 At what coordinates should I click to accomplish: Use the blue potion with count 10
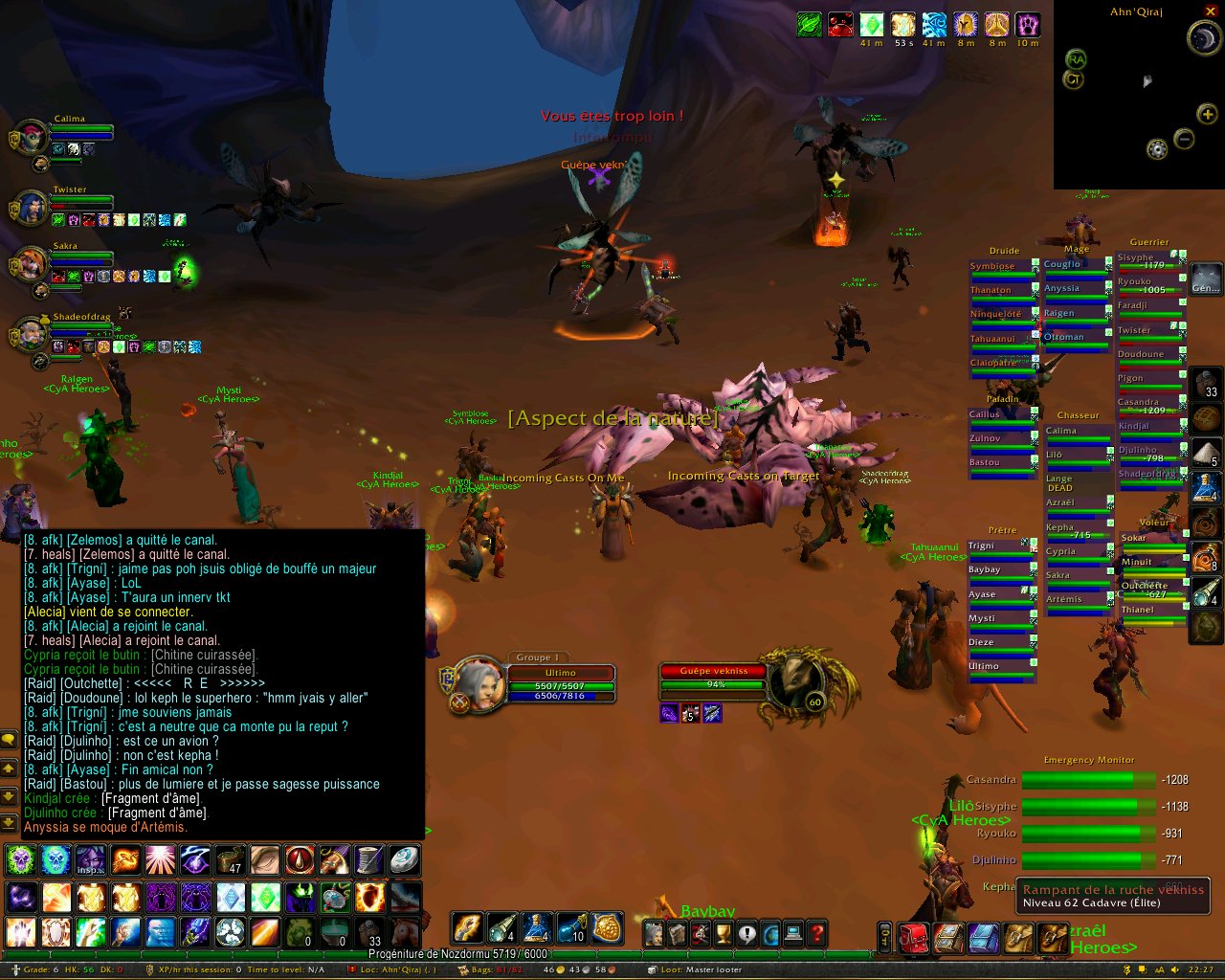571,928
